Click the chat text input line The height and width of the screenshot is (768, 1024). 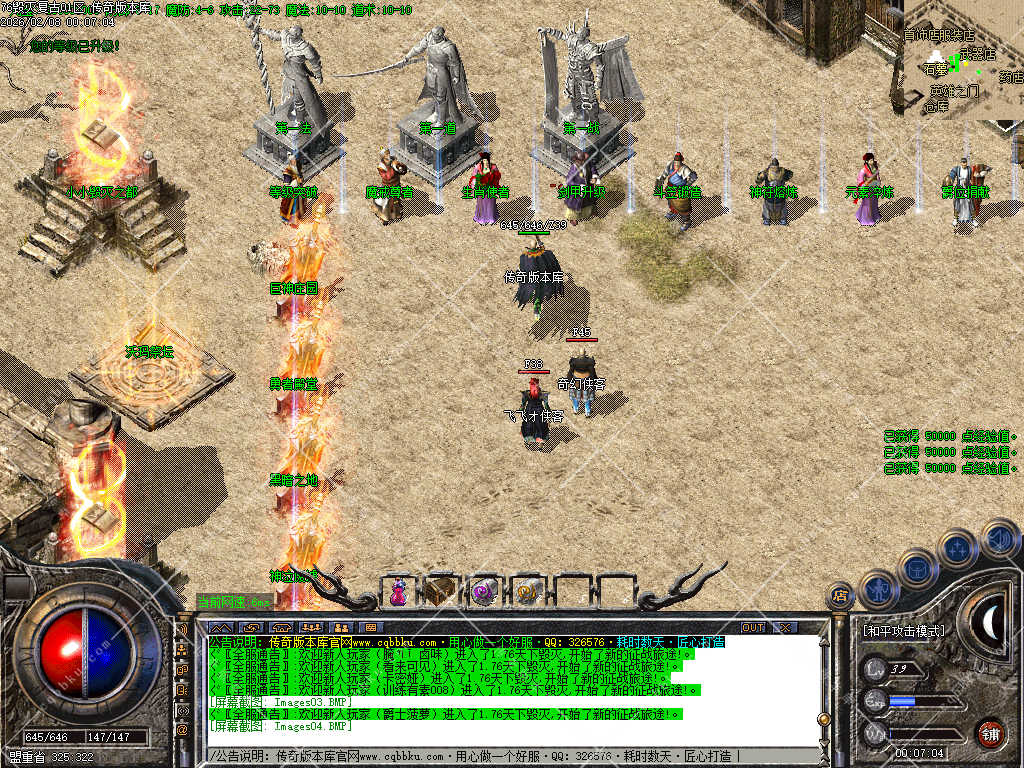click(x=500, y=755)
